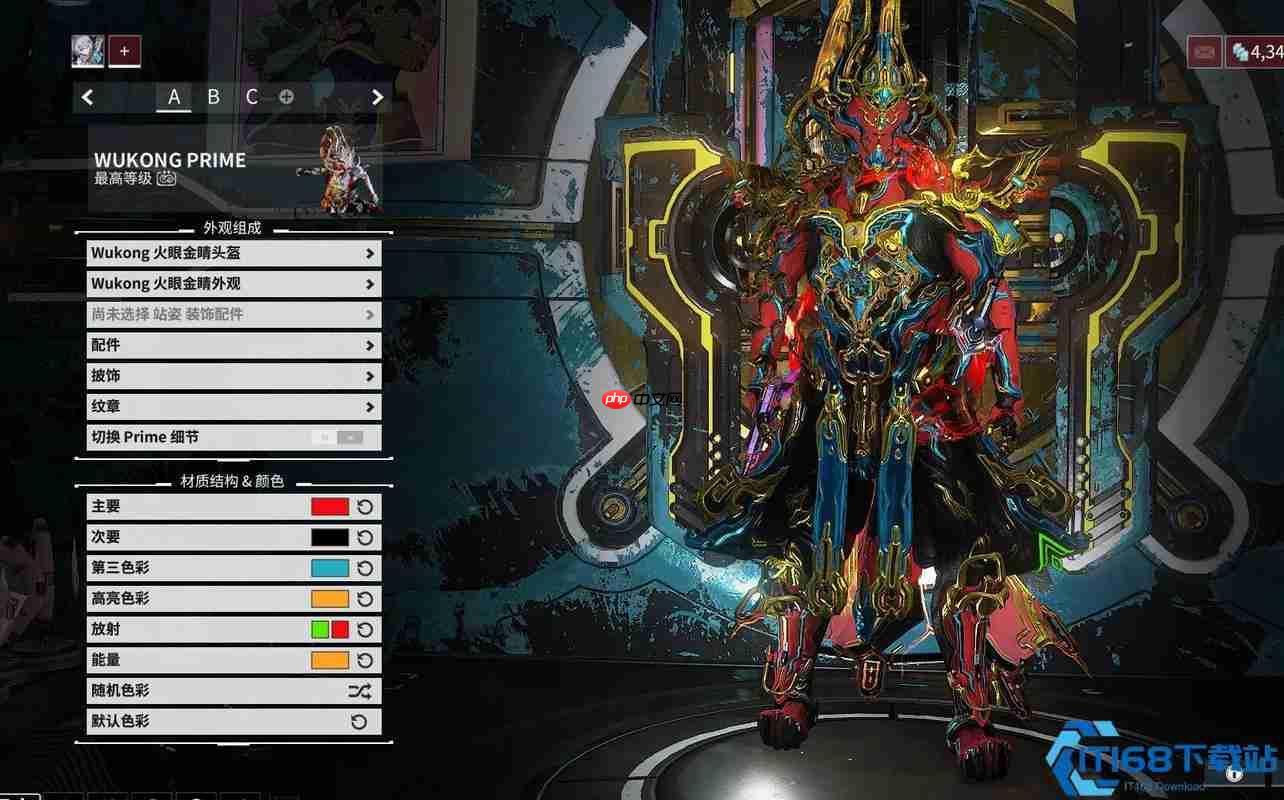Open the Wukong 火眼金睛外观 skin option
1284x800 pixels.
point(233,283)
